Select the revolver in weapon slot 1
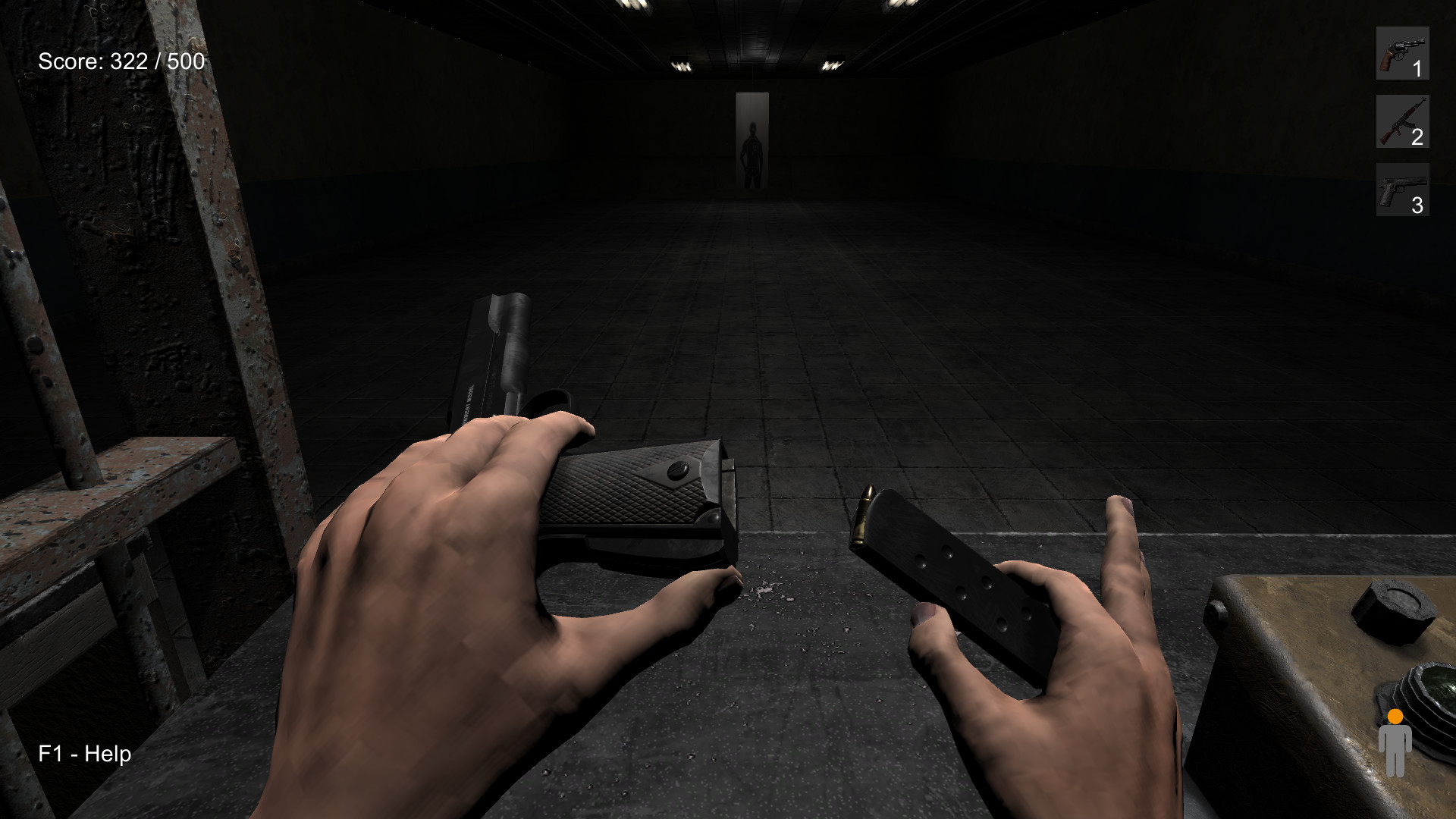 pos(1402,54)
